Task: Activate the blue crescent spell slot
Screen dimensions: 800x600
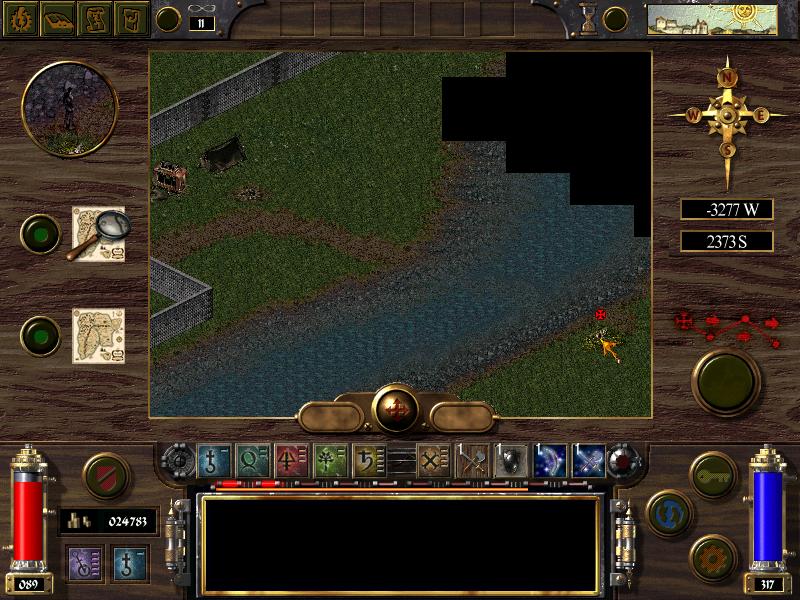Action: (x=550, y=462)
